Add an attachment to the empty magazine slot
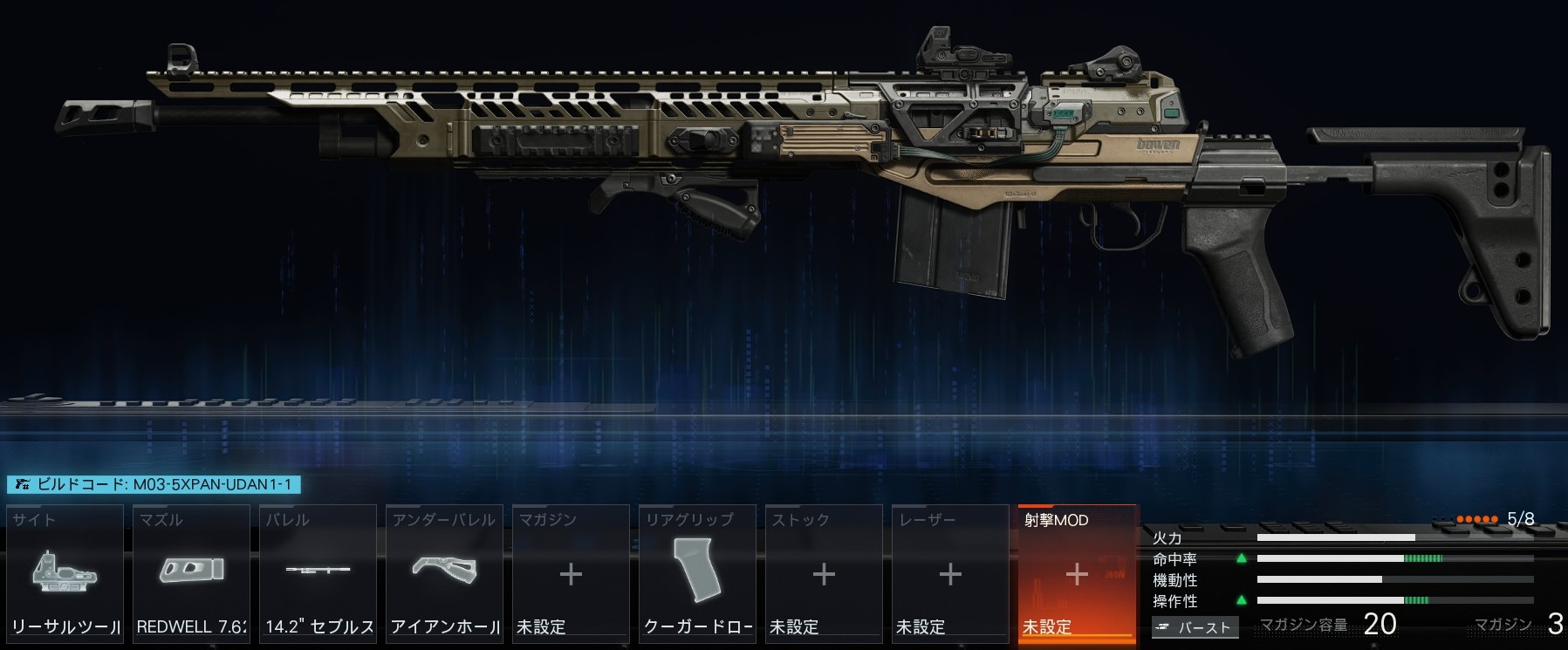The height and width of the screenshot is (650, 1568). pos(572,573)
